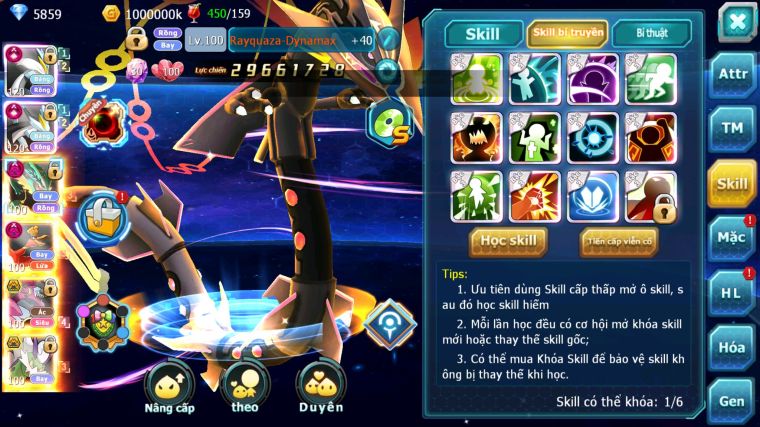Click the Học skill button
Screen dimensions: 760x427
509,240
